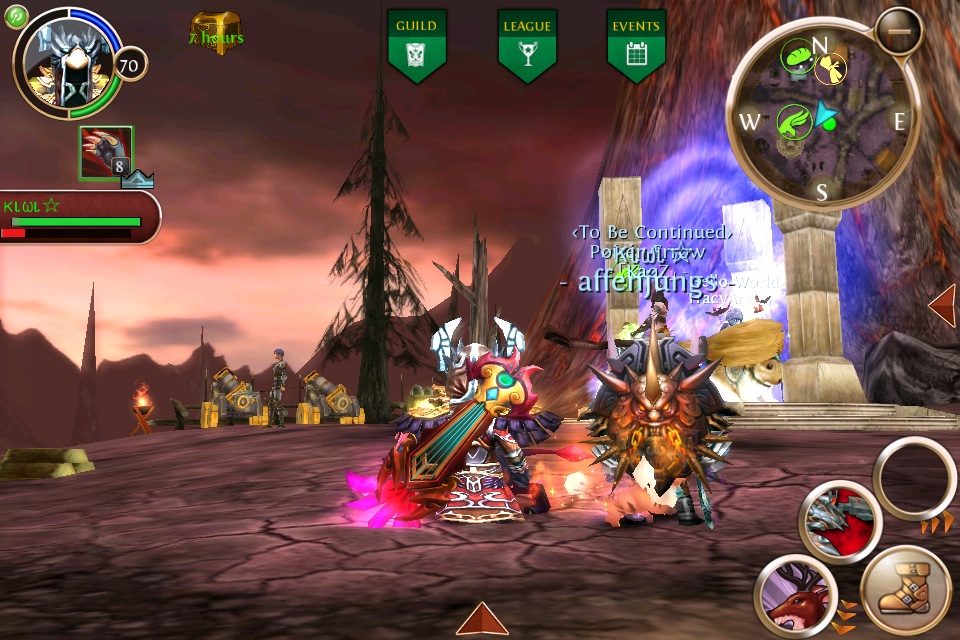
Task: Open the League banner menu
Action: (x=527, y=45)
